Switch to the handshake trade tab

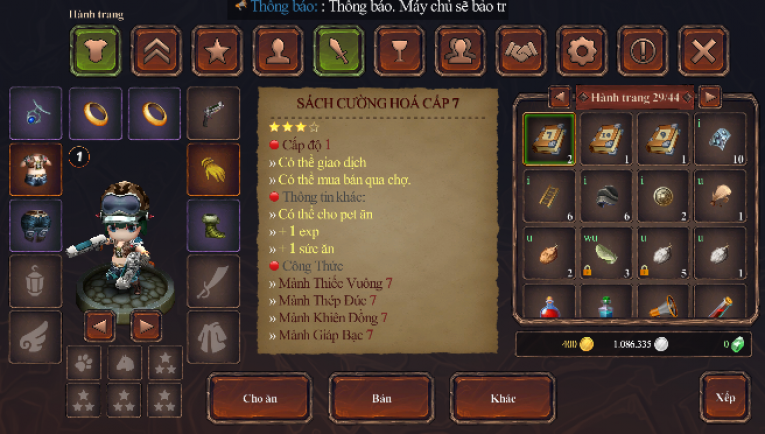[x=521, y=50]
